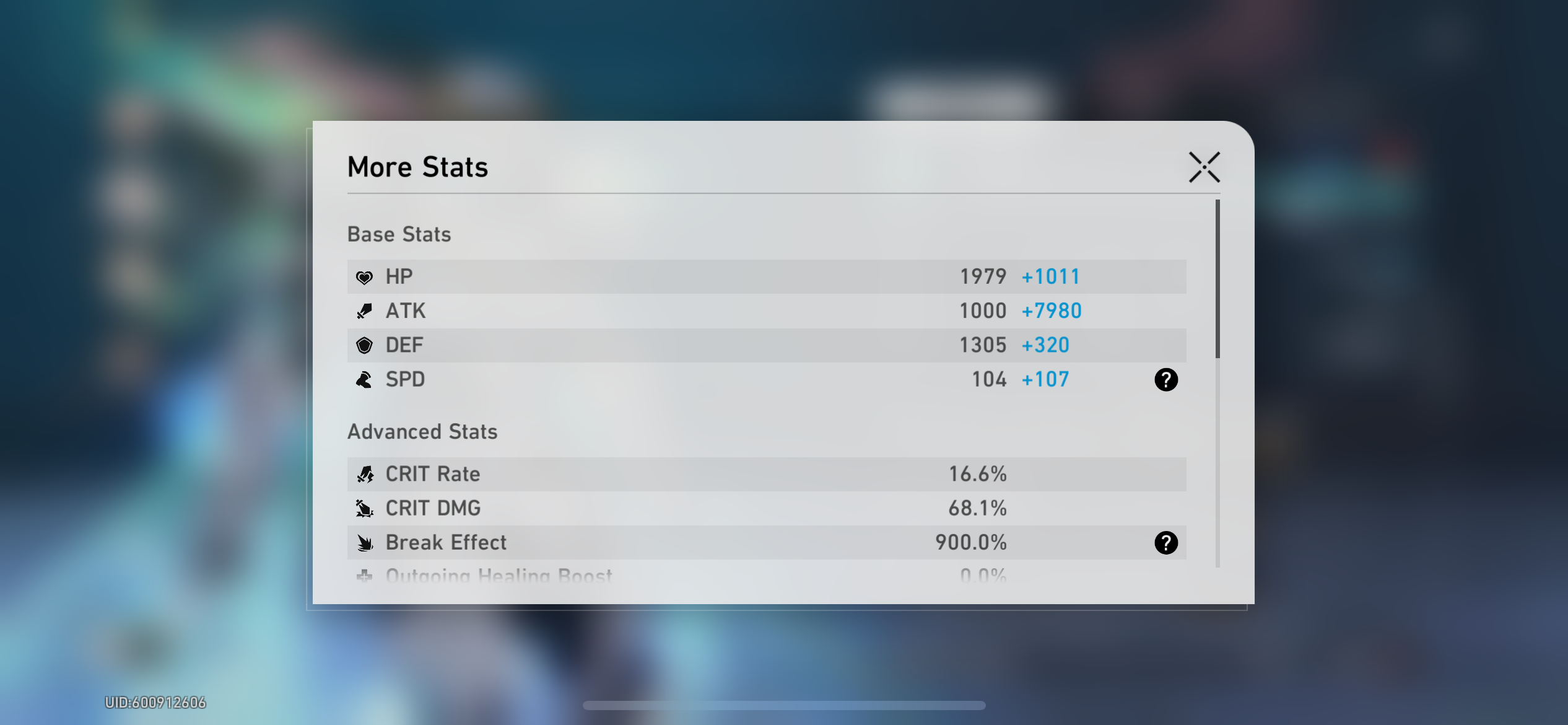Screen dimensions: 1568x725
Task: Close the More Stats panel
Action: [1203, 166]
